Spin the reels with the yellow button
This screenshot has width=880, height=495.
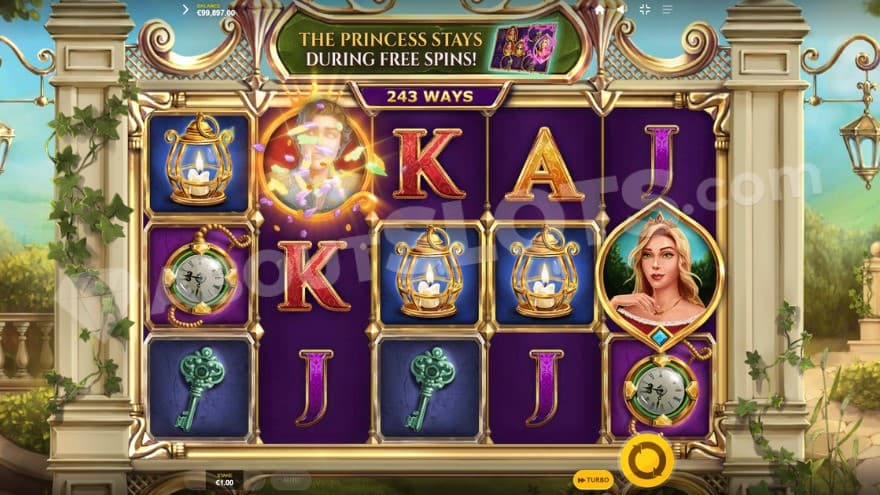click(x=644, y=461)
